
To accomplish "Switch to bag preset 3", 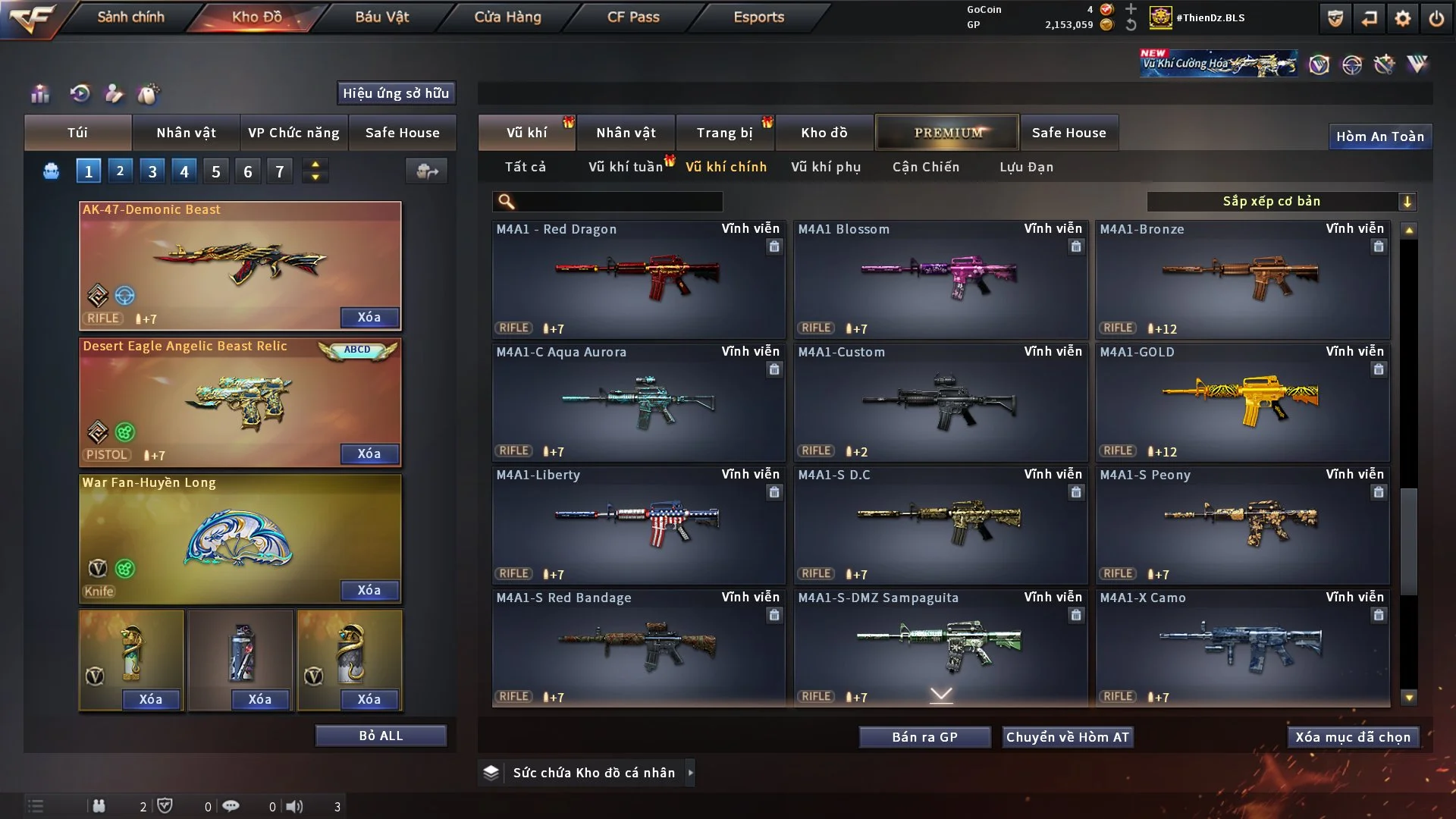I will coord(152,171).
